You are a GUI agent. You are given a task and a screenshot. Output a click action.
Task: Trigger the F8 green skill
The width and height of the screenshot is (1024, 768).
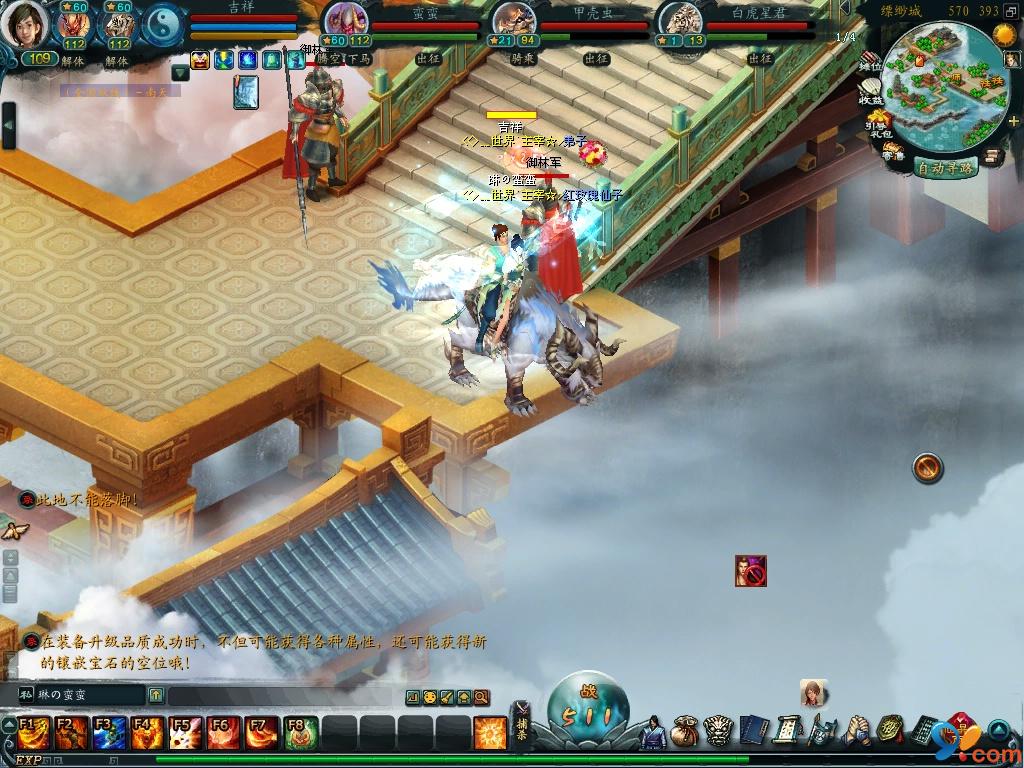[299, 733]
